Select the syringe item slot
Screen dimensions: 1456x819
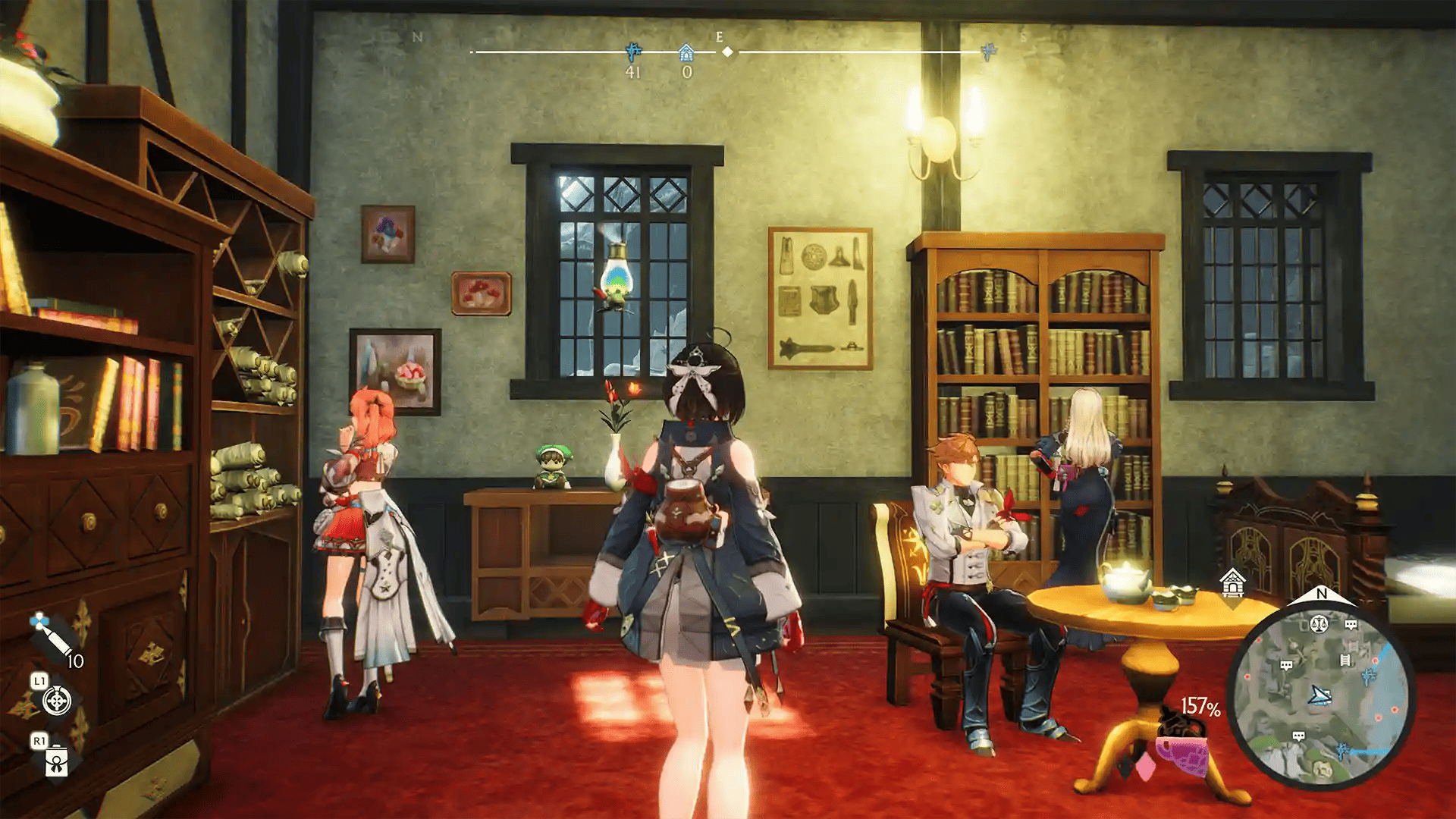[x=53, y=639]
